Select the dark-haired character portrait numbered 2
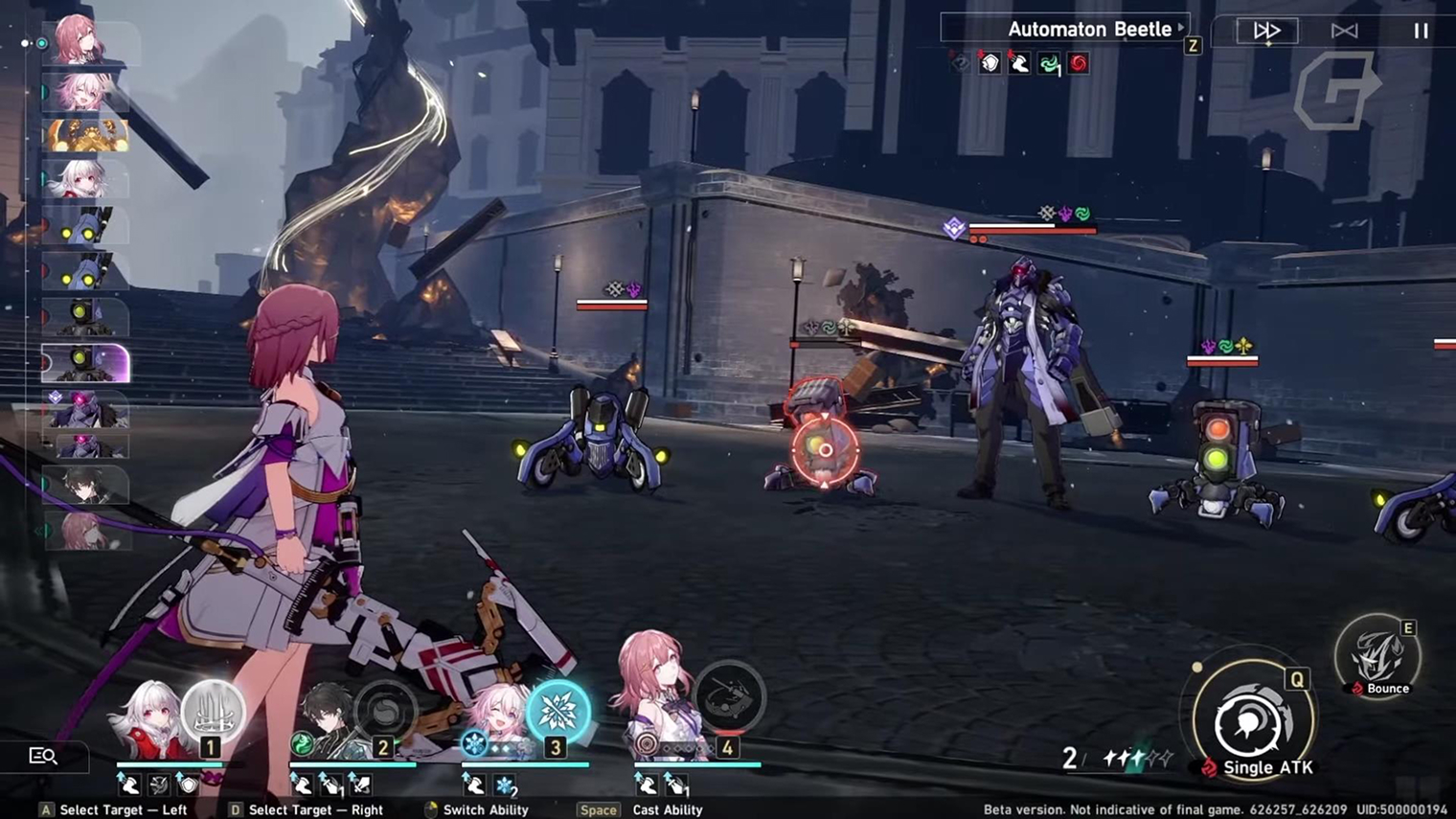 coord(326,720)
